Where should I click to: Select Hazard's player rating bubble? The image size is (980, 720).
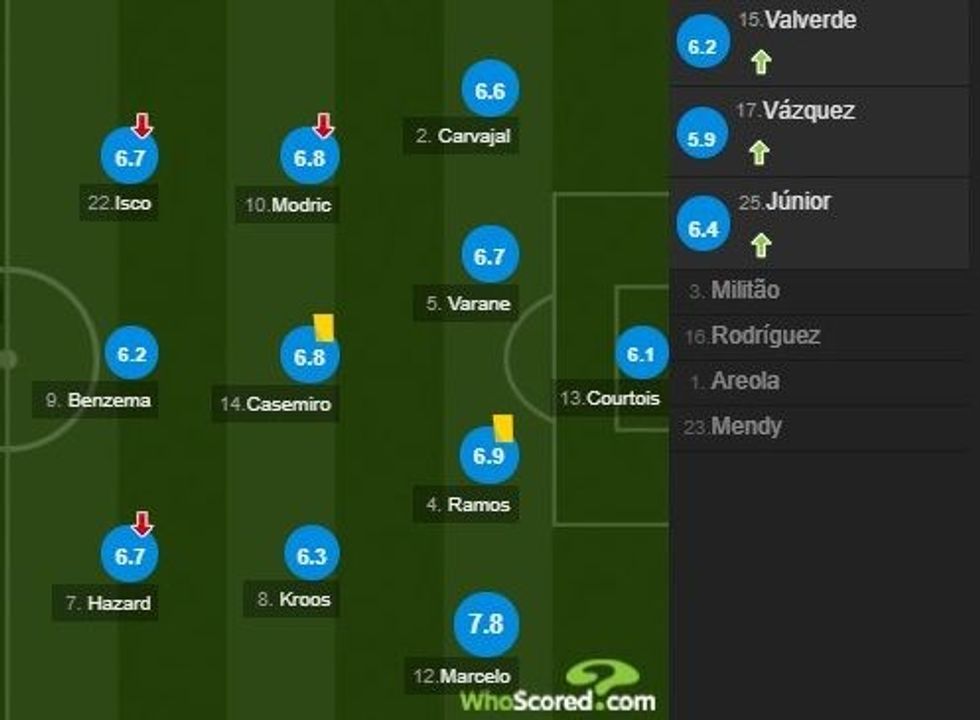pos(130,557)
